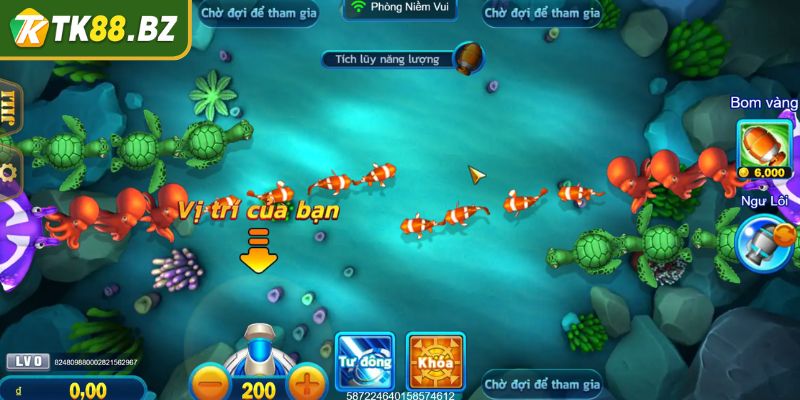This screenshot has height=400, width=800.
Task: Decrease the bet with the minus button
Action: tap(208, 384)
